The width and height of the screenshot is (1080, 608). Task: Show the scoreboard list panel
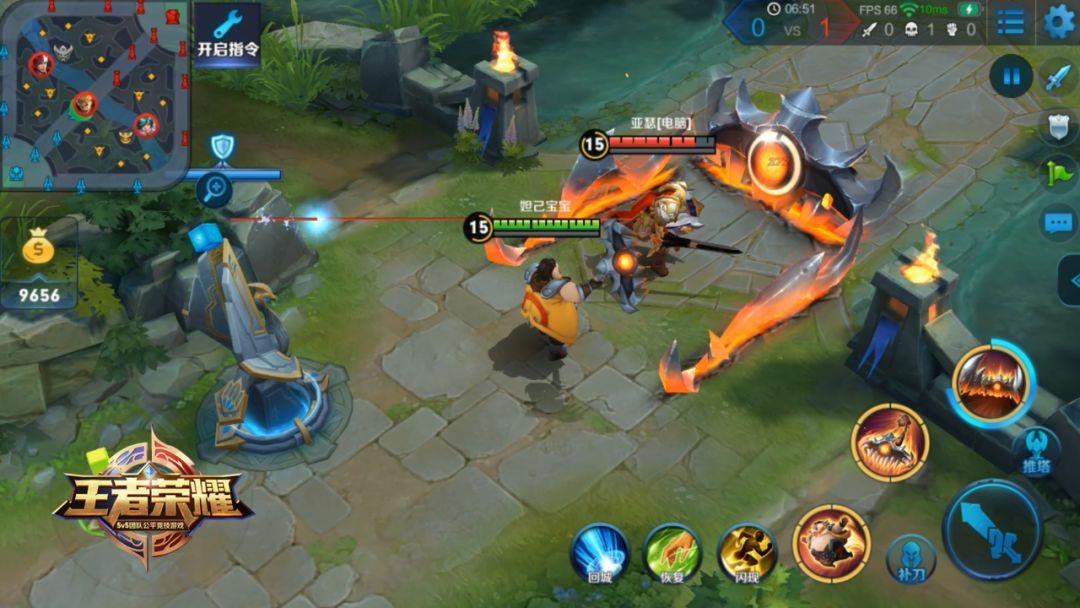tap(1010, 22)
